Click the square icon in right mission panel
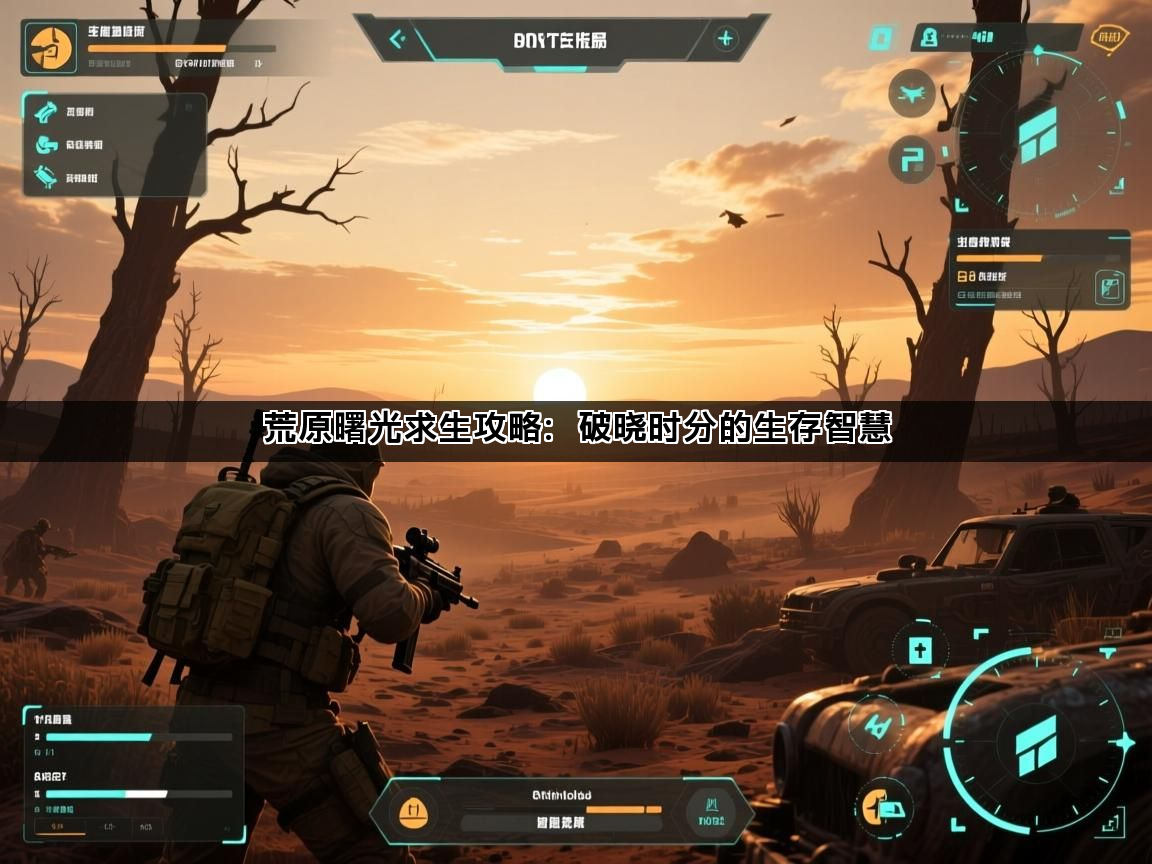1152x864 pixels. (x=1108, y=288)
